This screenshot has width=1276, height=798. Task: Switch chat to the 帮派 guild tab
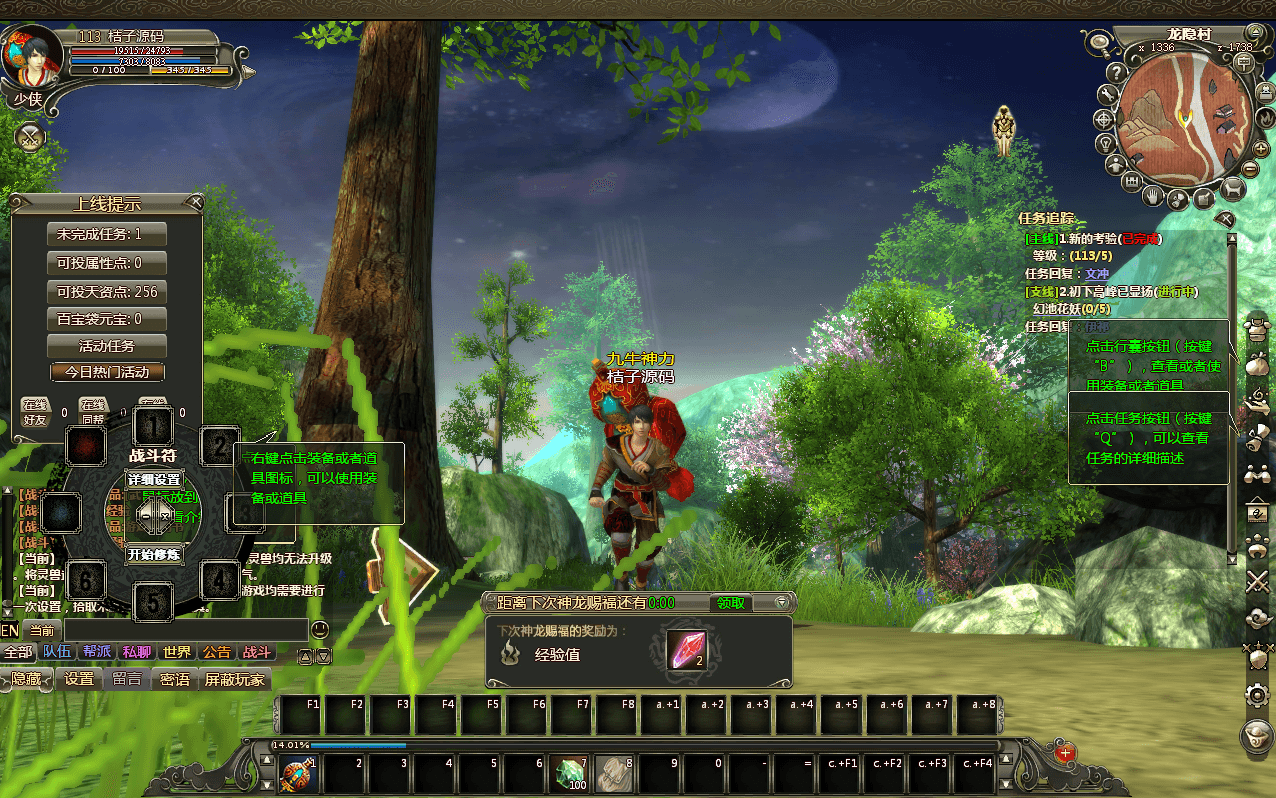click(x=97, y=652)
